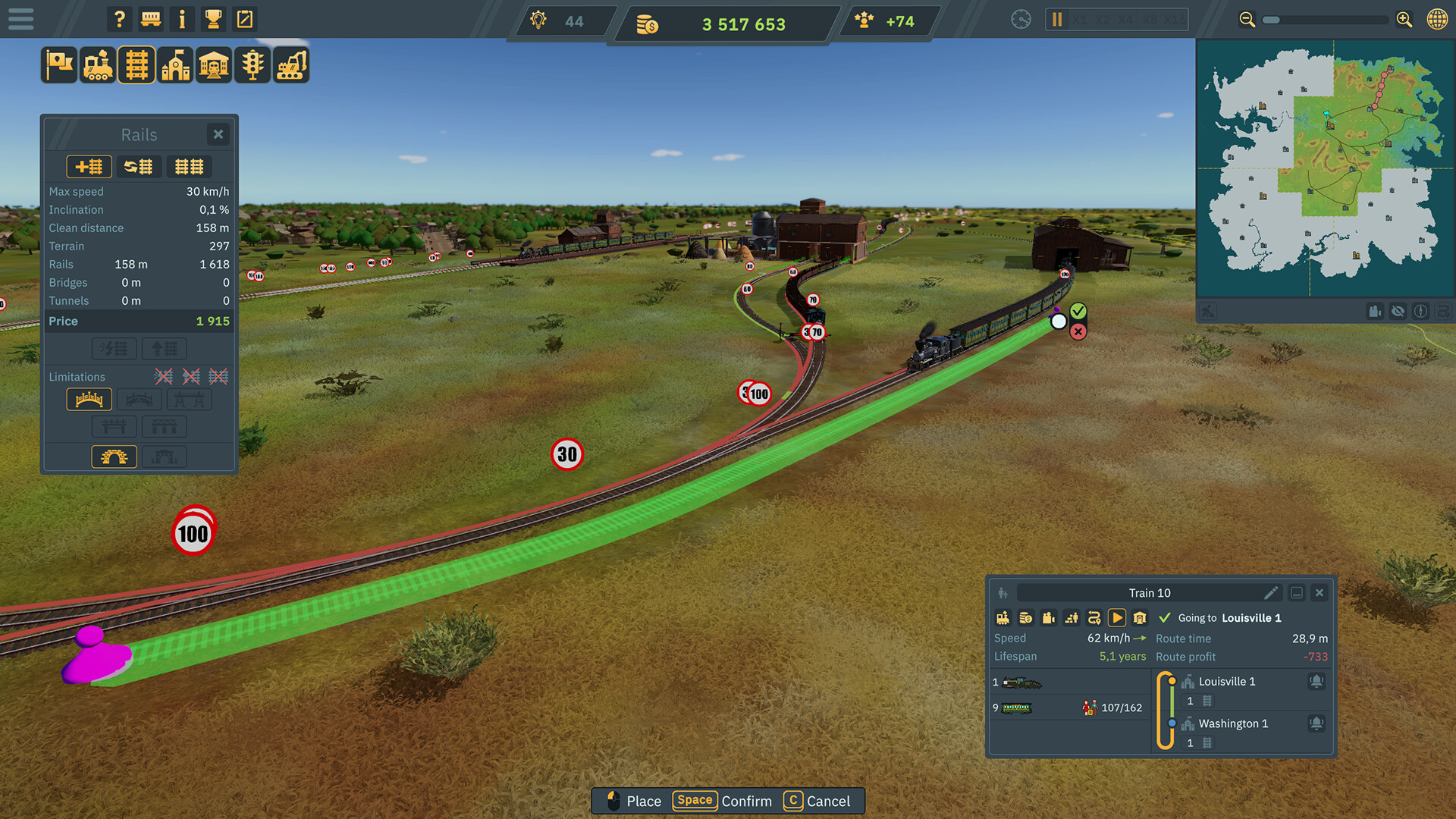Send Train 10 to depot via building icon
Screen dimensions: 1456x819
point(1140,617)
